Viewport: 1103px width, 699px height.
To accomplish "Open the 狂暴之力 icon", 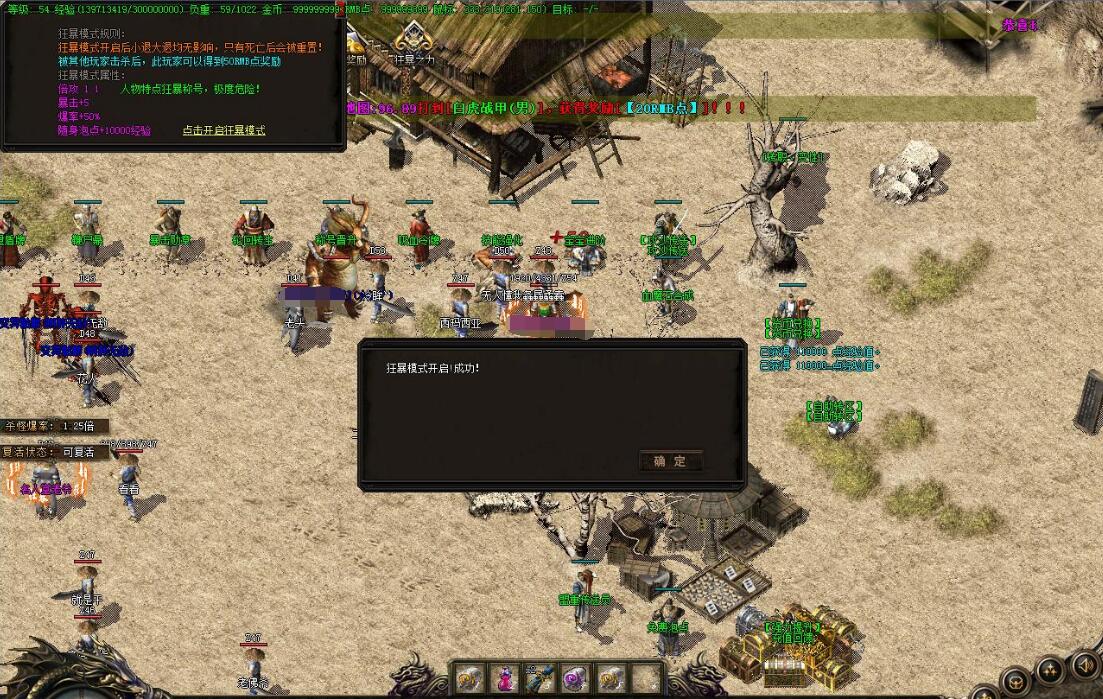I will click(411, 40).
